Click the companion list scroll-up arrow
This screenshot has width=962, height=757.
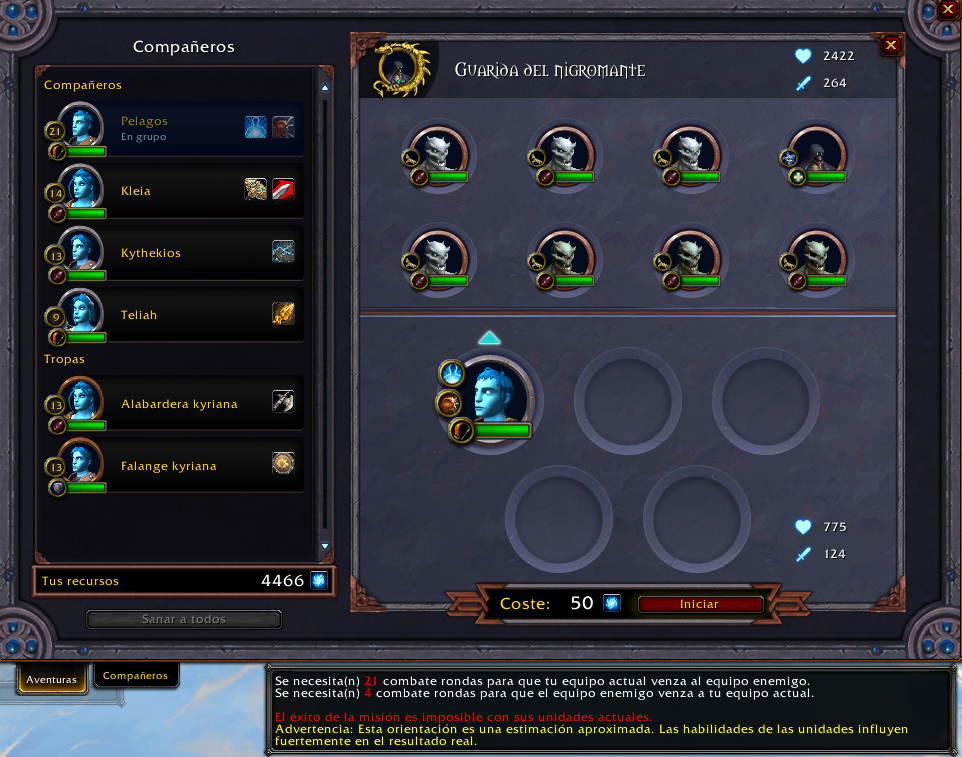pyautogui.click(x=324, y=88)
